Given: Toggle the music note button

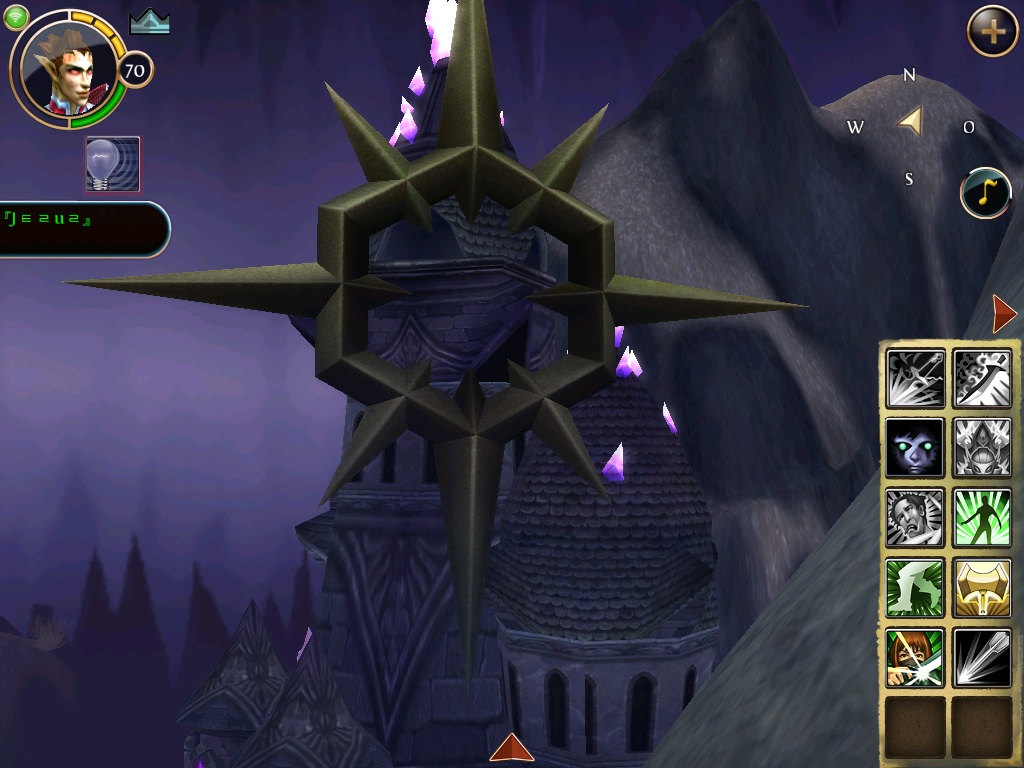Looking at the screenshot, I should (985, 193).
